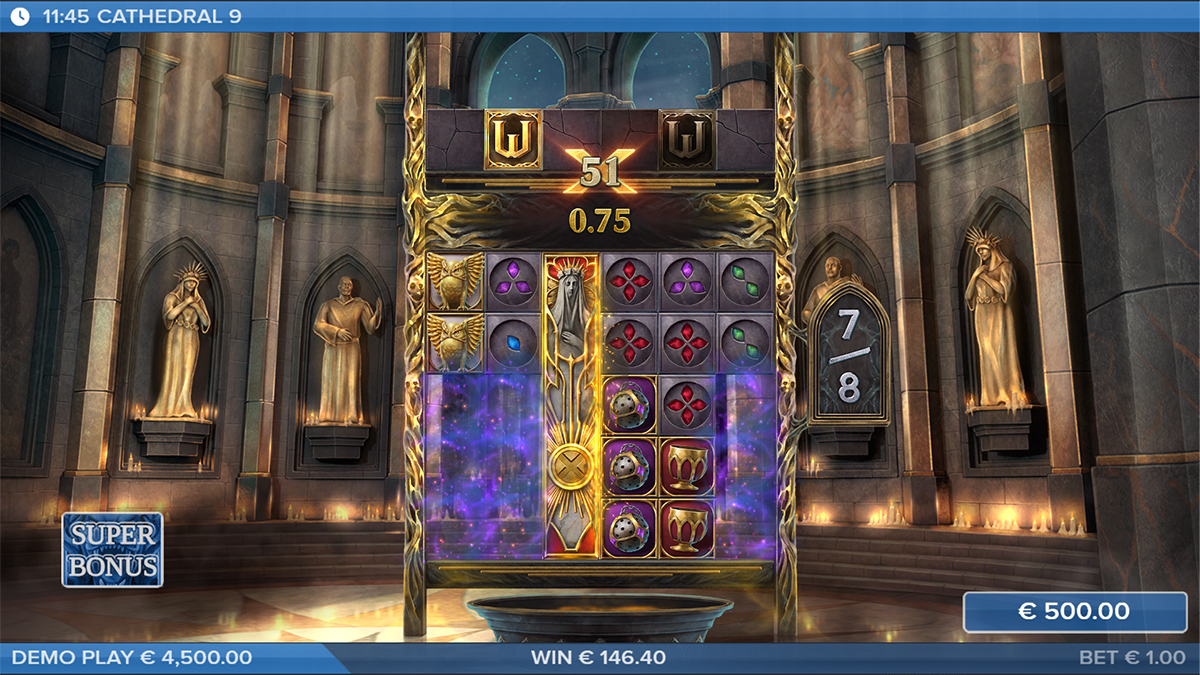
Task: Open the Super Bonus feature
Action: click(112, 549)
